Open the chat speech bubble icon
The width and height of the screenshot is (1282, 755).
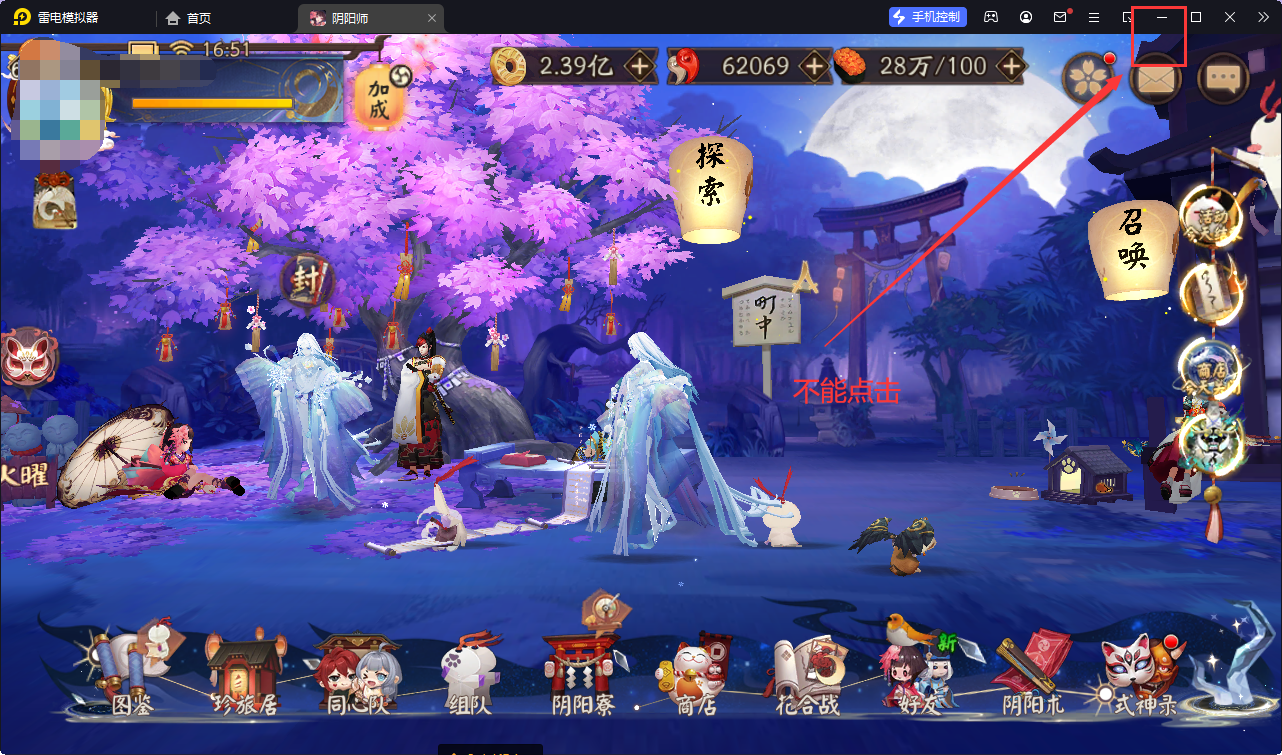click(x=1222, y=78)
